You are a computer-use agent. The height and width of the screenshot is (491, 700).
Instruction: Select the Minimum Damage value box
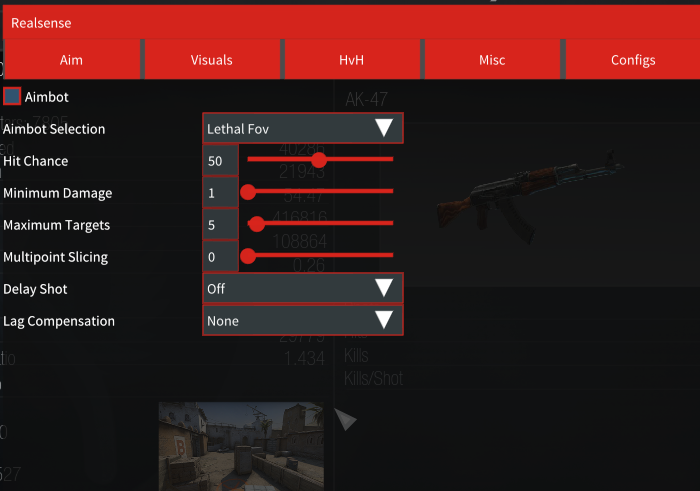(x=220, y=192)
